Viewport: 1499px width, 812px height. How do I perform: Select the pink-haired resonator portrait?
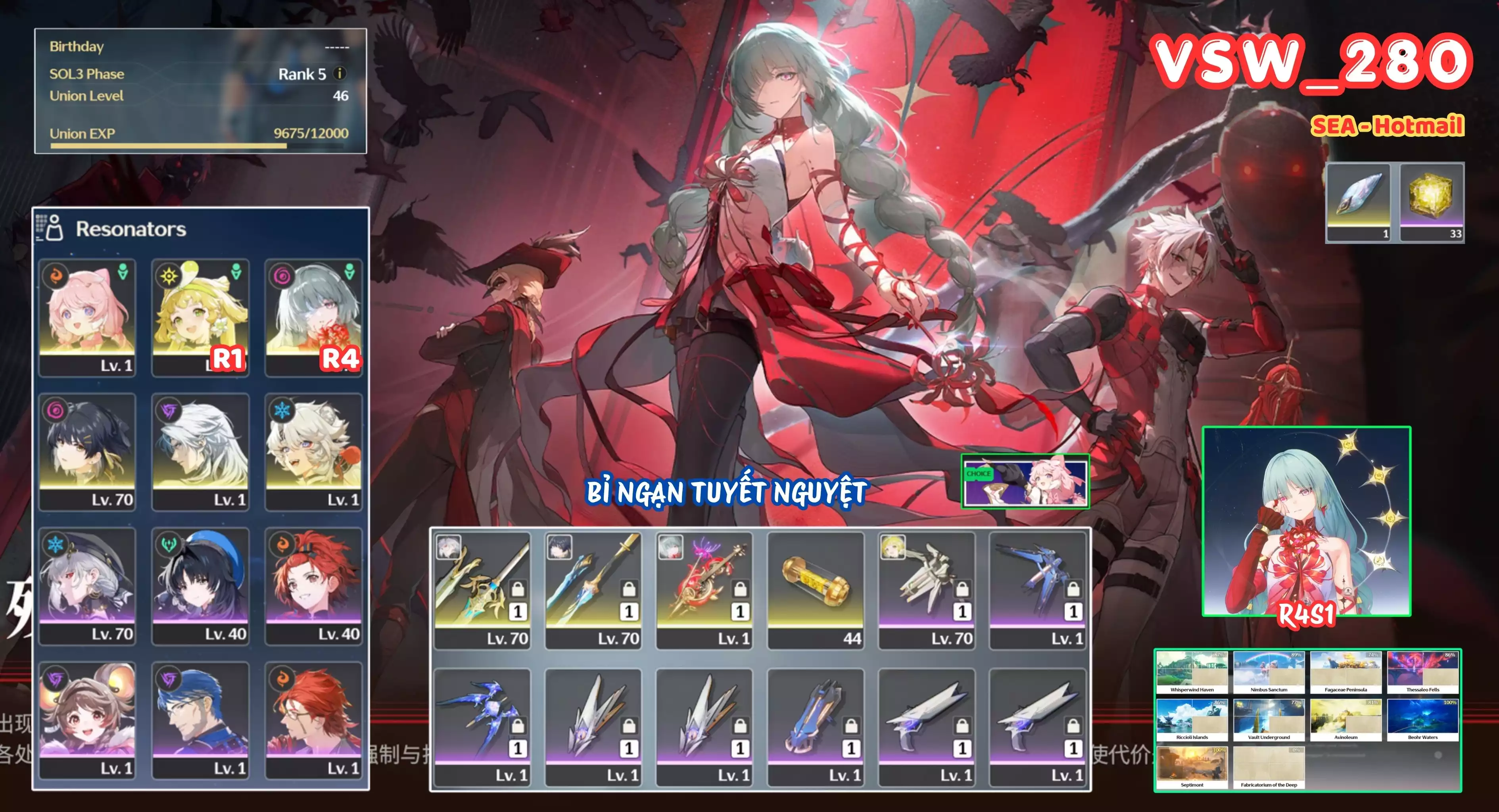[x=87, y=317]
